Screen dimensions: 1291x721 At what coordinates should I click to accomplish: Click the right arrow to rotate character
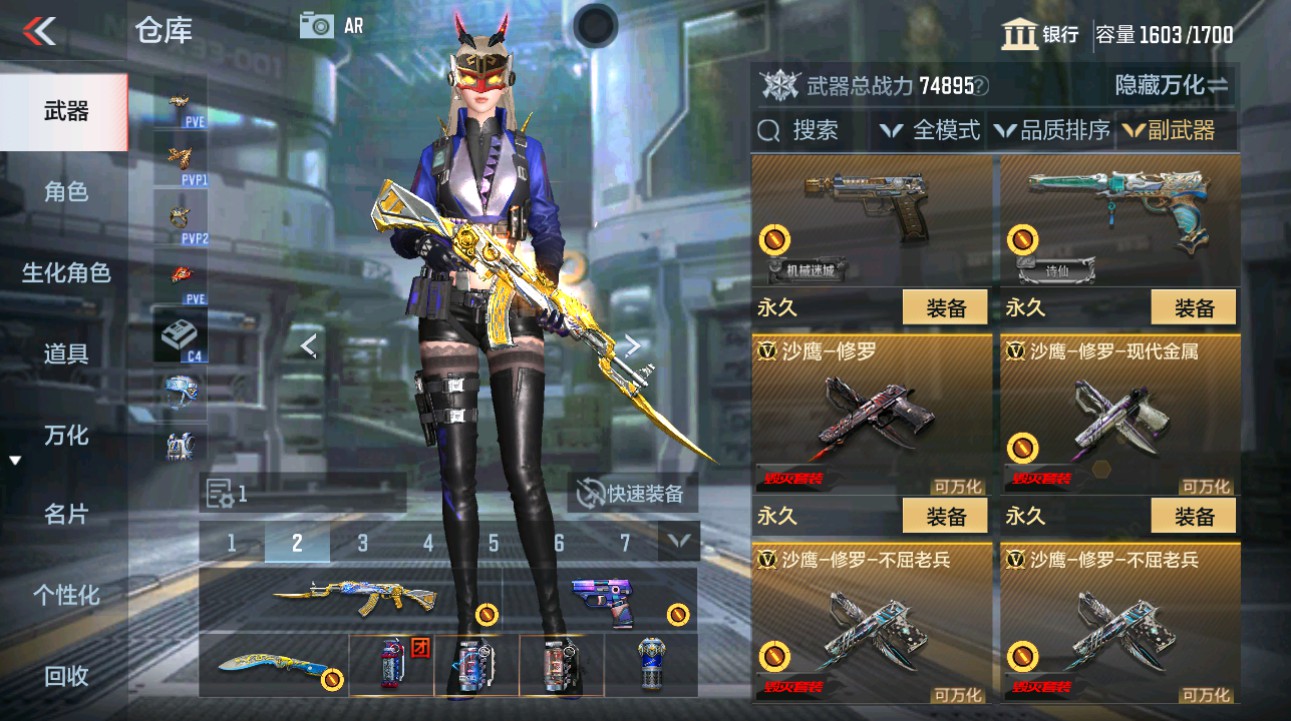[x=633, y=344]
